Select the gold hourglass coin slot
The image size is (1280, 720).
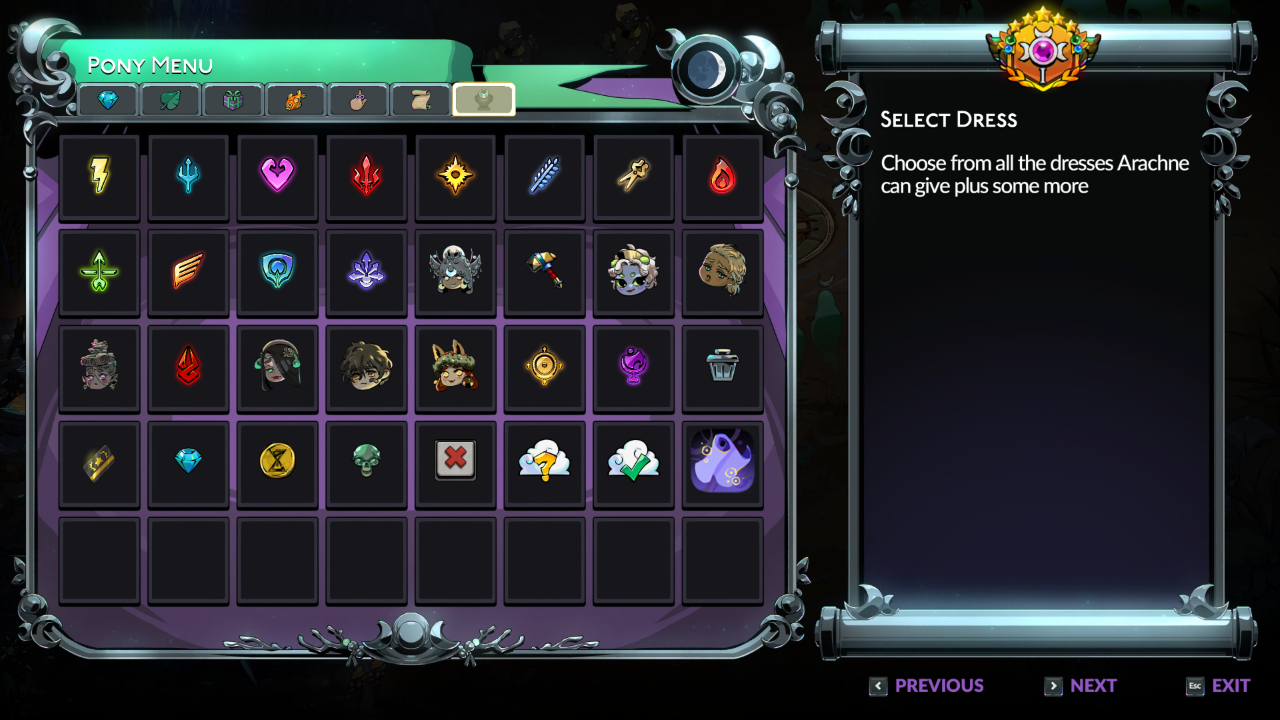(277, 461)
